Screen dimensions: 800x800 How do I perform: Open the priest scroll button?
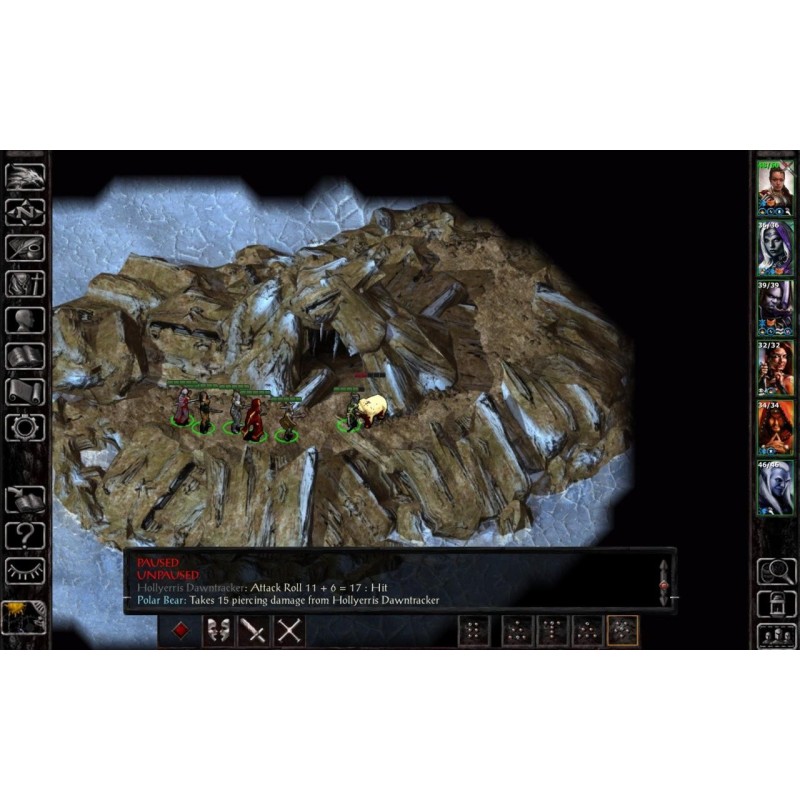tap(25, 392)
